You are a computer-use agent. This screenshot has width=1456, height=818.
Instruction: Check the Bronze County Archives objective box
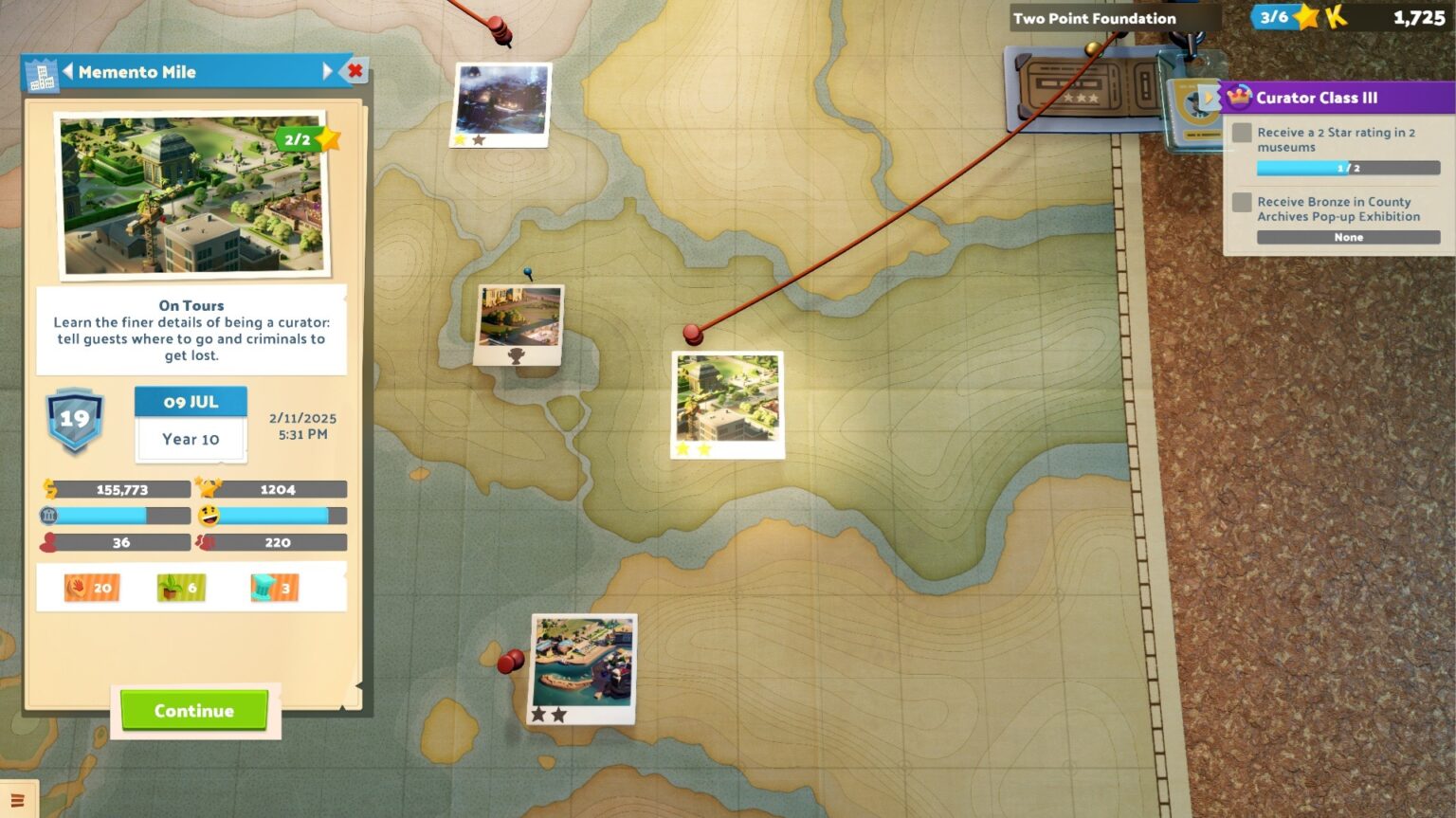tap(1241, 201)
